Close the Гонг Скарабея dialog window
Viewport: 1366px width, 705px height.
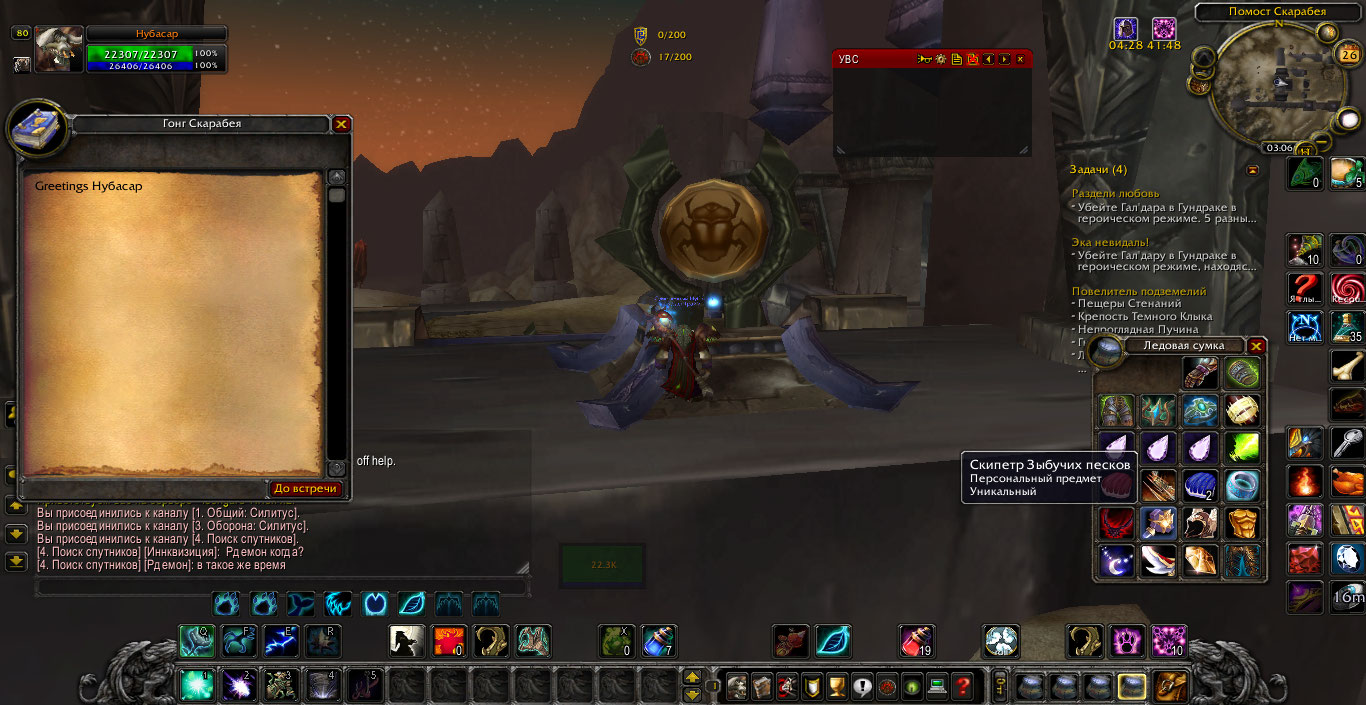341,124
